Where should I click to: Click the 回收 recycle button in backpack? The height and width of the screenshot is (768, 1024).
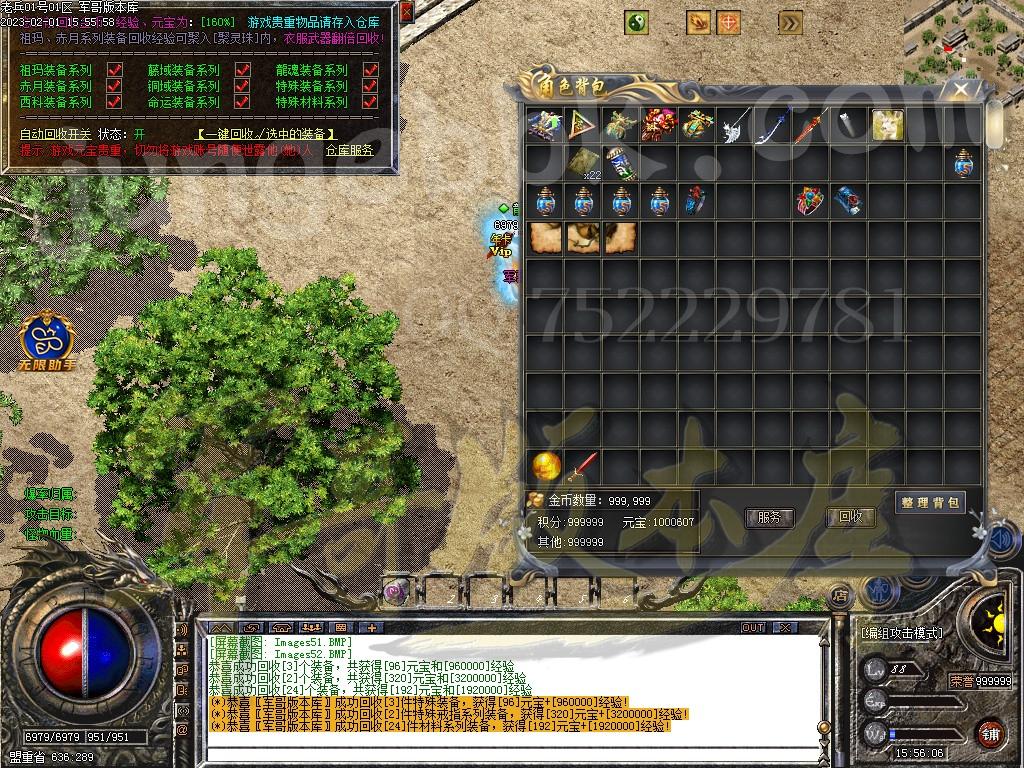click(850, 517)
